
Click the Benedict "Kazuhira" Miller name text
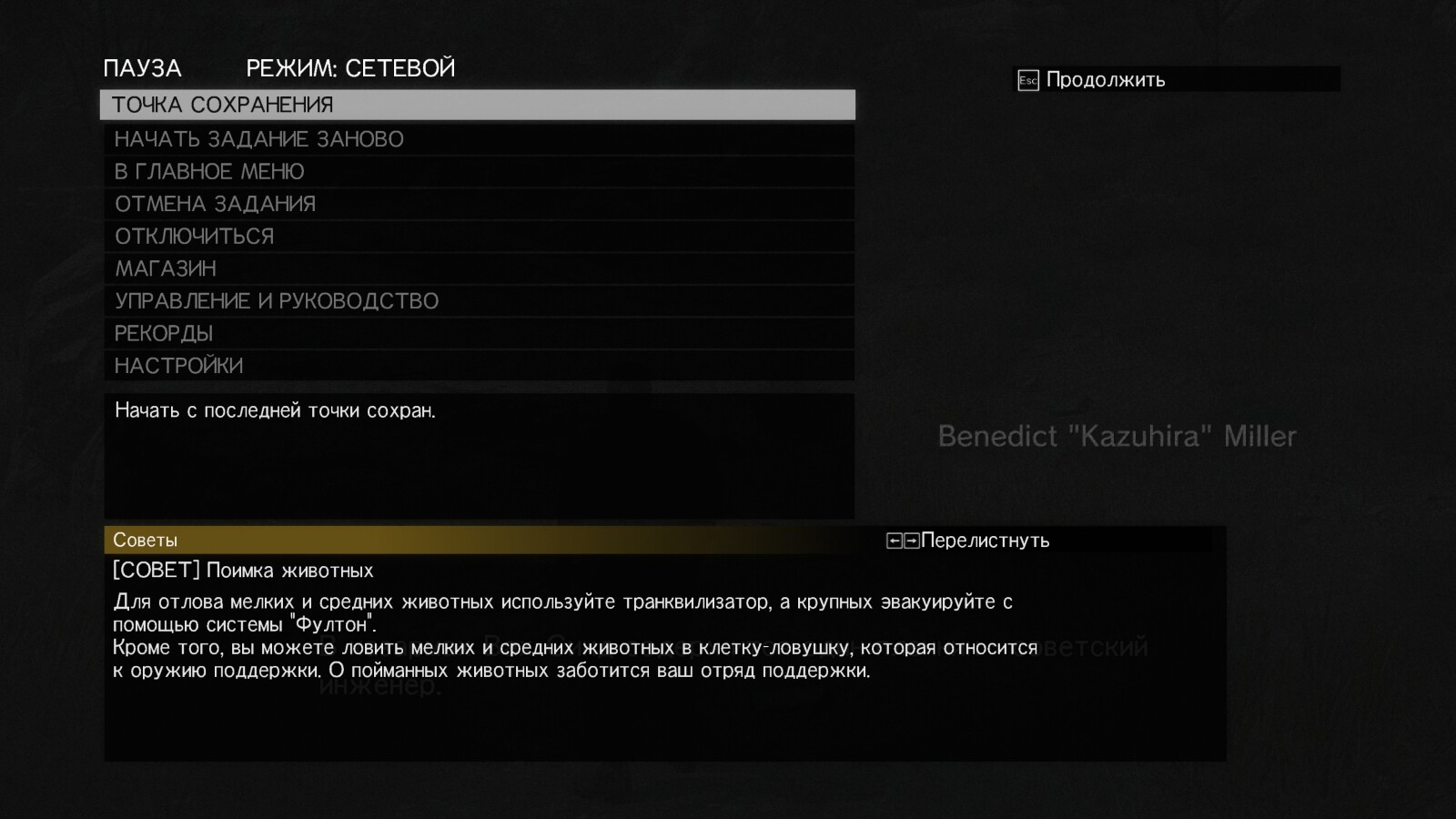[1117, 436]
